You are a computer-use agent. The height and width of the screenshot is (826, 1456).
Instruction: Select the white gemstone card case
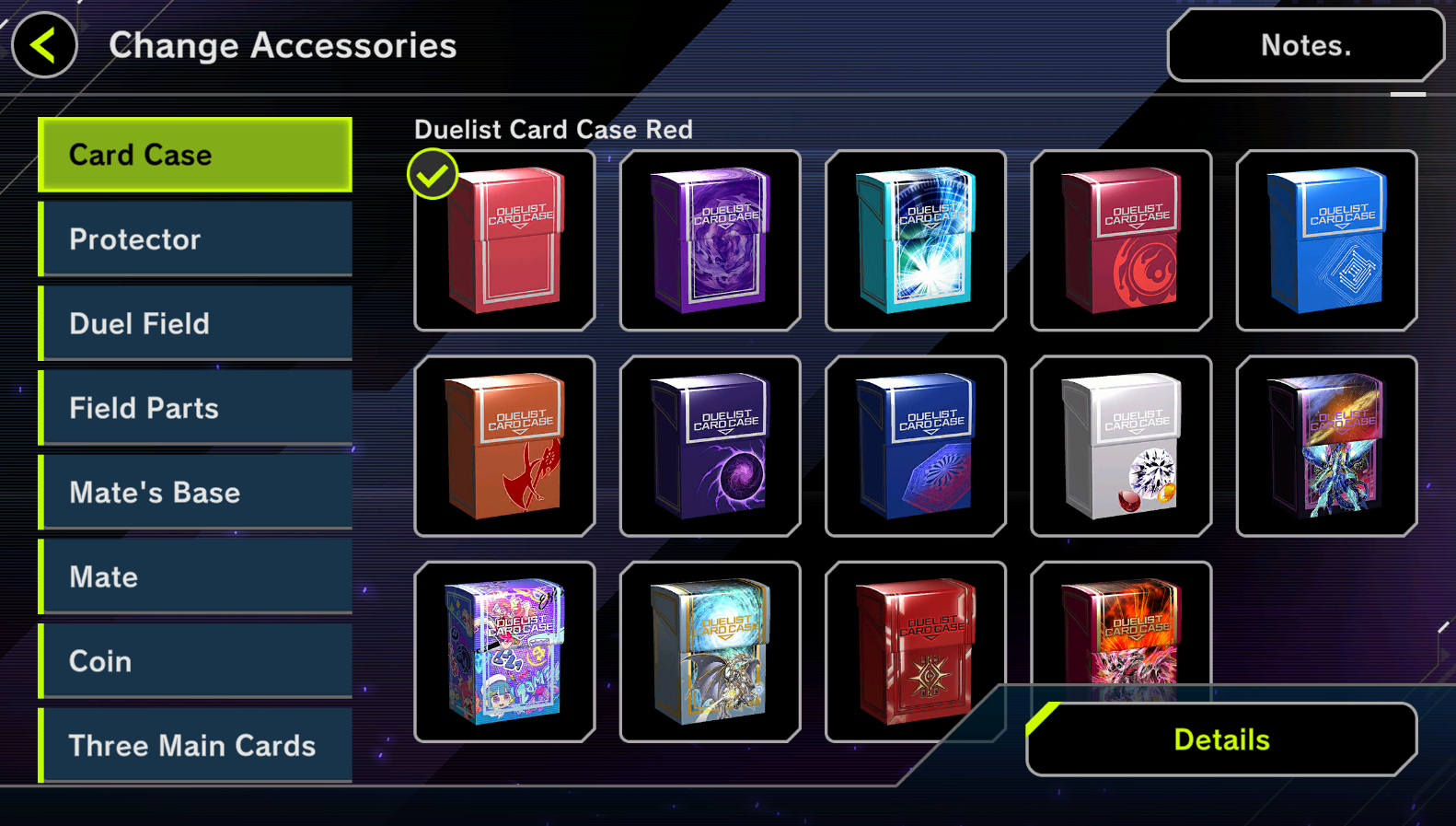(x=1121, y=446)
